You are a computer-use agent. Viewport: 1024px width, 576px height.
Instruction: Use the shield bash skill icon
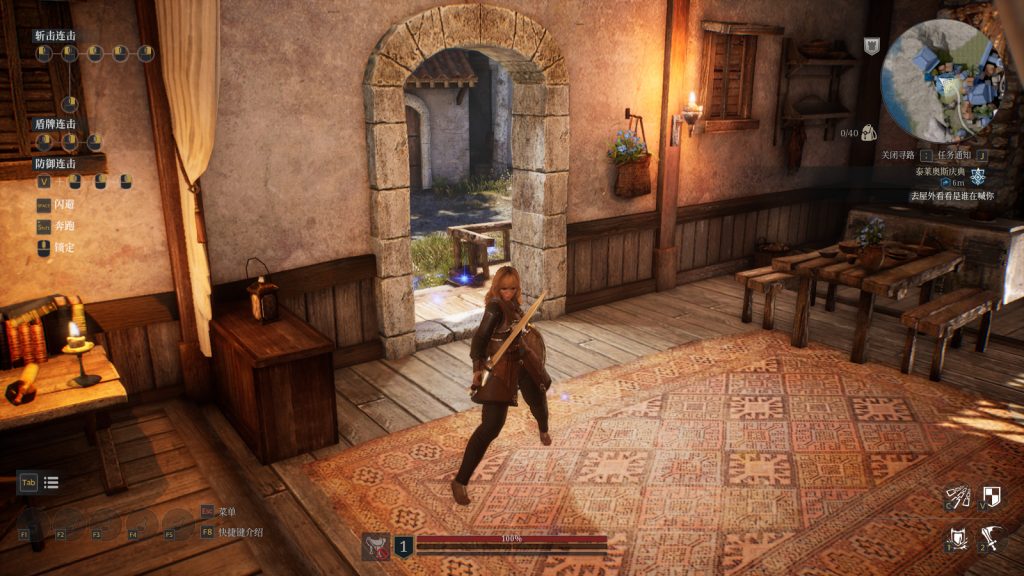pyautogui.click(x=958, y=538)
